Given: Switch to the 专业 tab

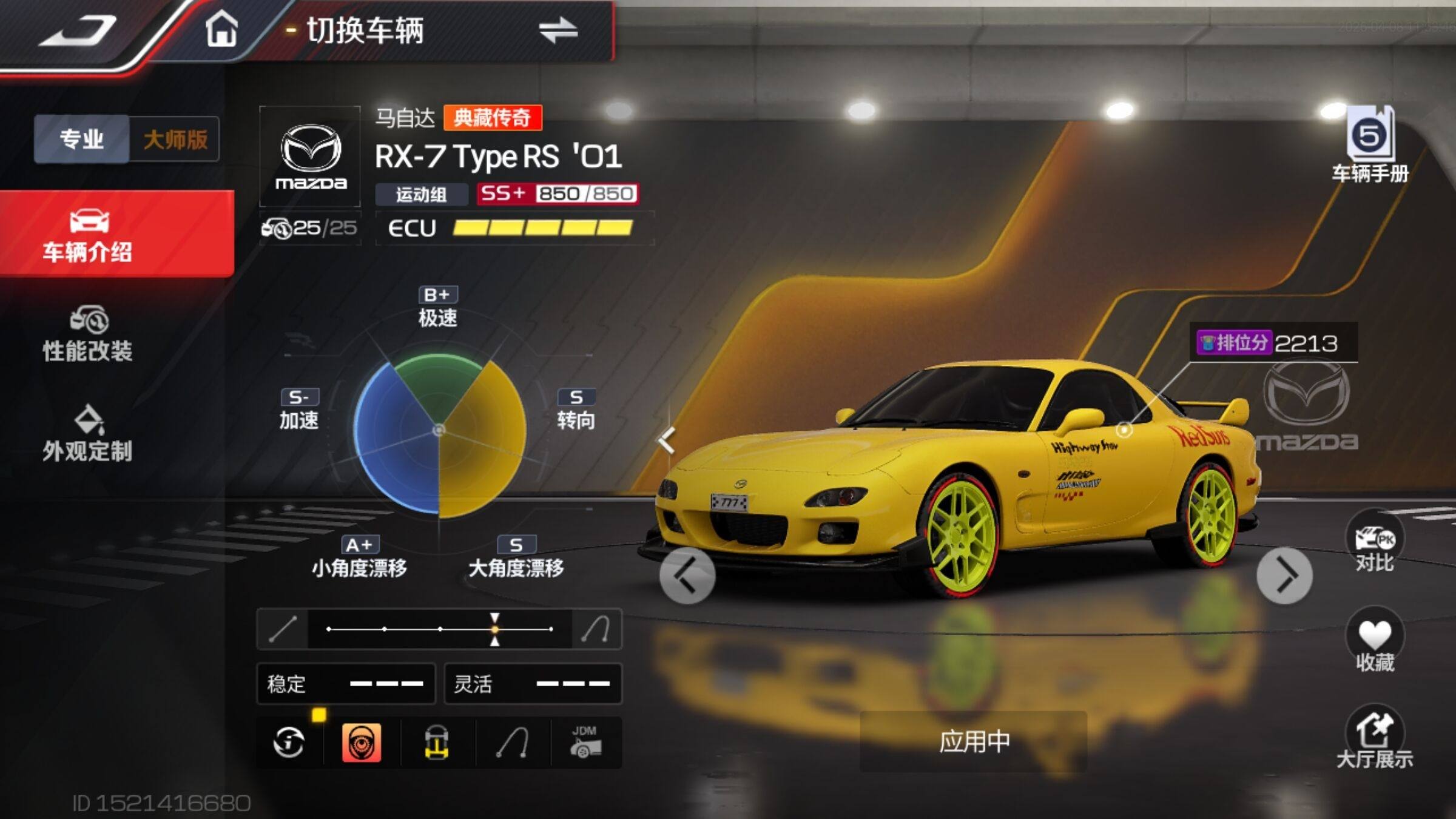Looking at the screenshot, I should click(82, 139).
